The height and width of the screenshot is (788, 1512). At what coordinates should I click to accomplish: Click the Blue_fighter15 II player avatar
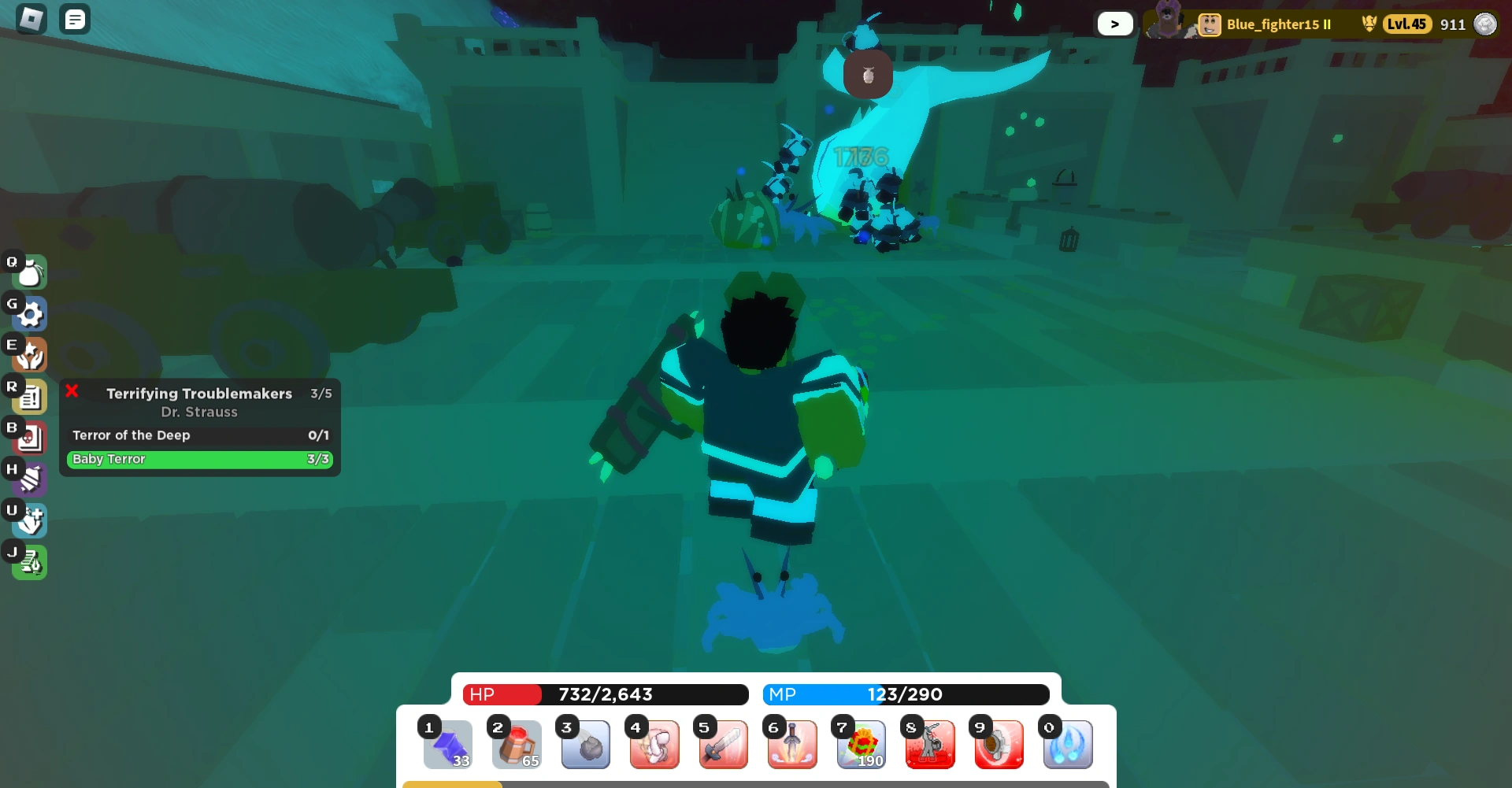tap(1207, 24)
